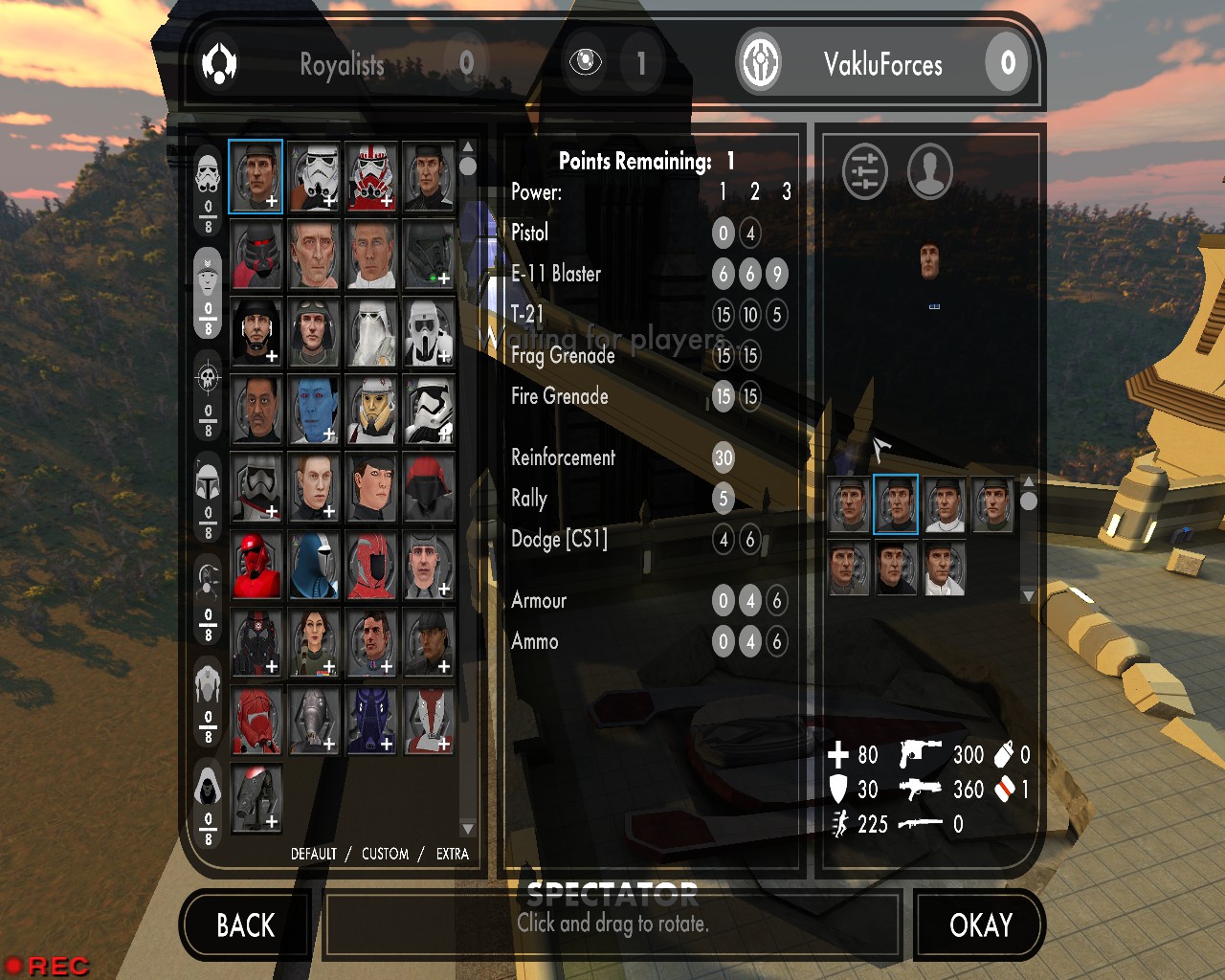Viewport: 1225px width, 980px height.
Task: Select the spectator eye icon
Action: (585, 63)
